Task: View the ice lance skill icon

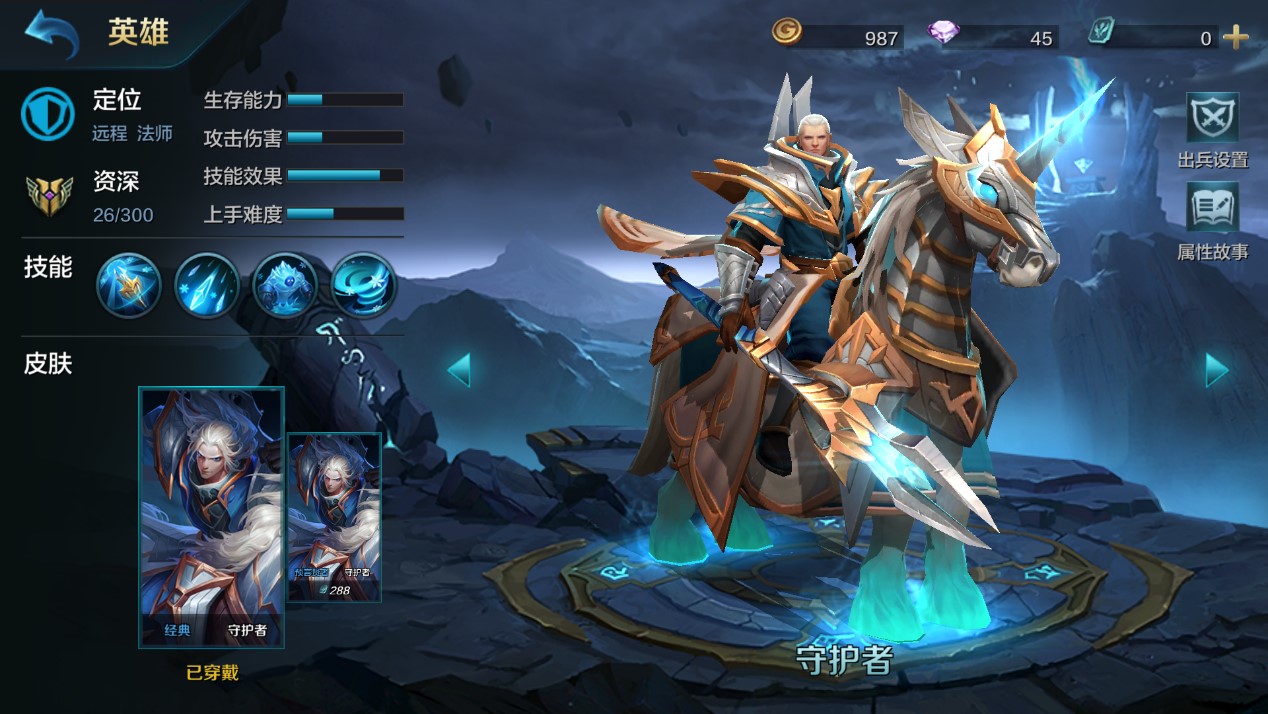Action: (x=207, y=285)
